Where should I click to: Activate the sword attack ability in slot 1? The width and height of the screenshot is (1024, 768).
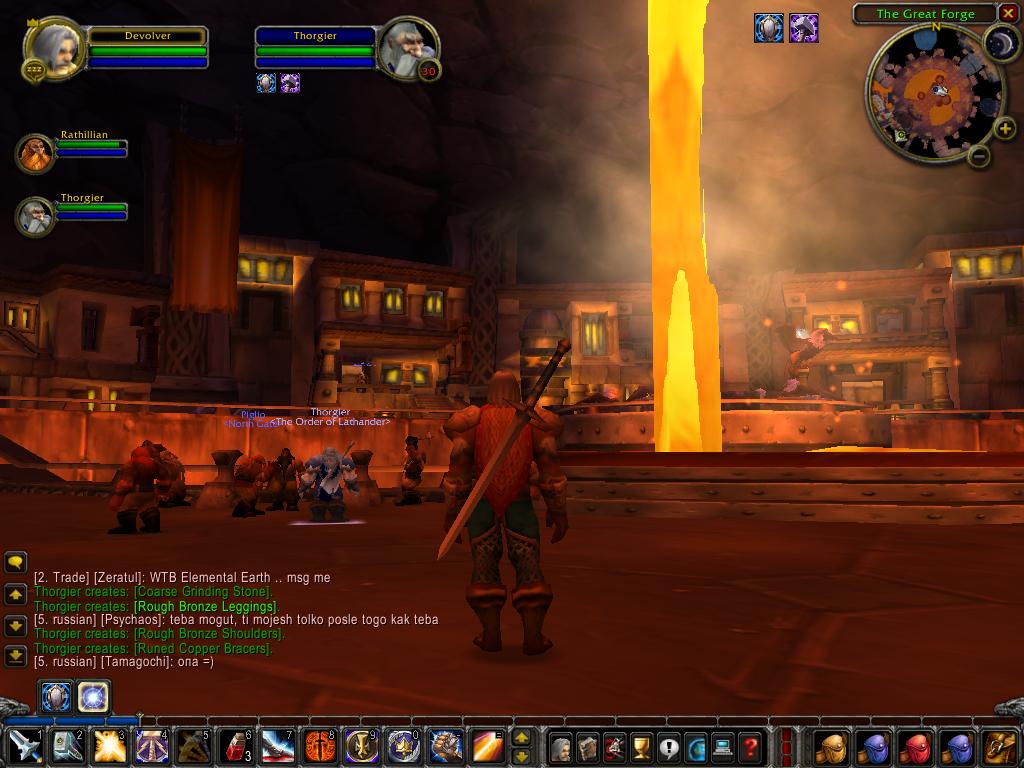(x=24, y=746)
